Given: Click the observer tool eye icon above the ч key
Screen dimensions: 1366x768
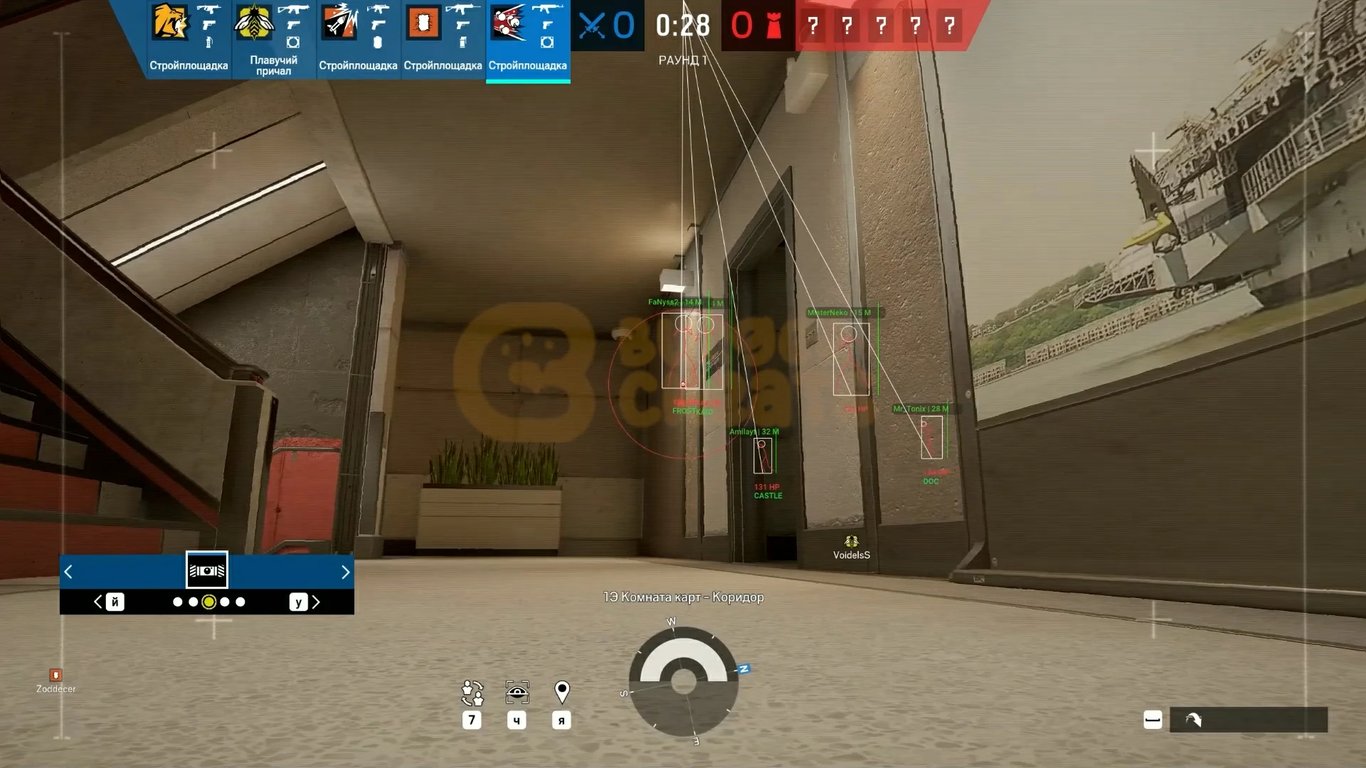Looking at the screenshot, I should [516, 692].
